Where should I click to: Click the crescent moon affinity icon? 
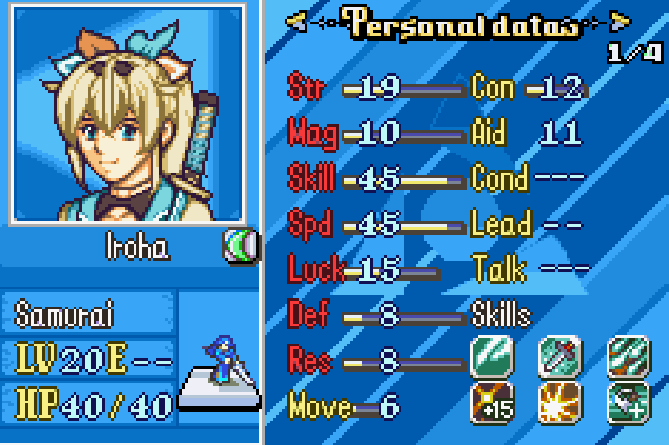point(240,246)
